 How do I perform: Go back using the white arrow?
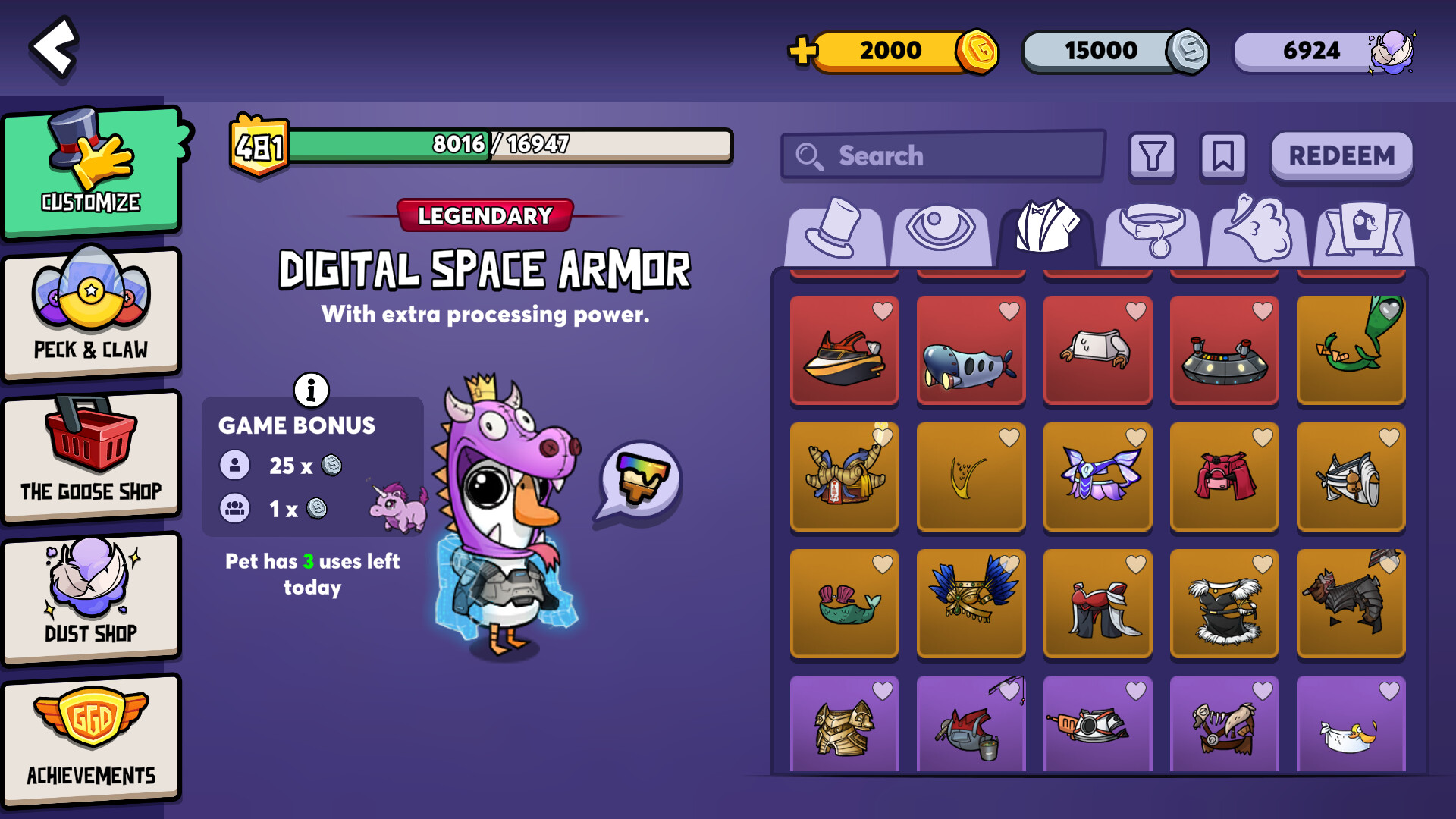coord(55,47)
